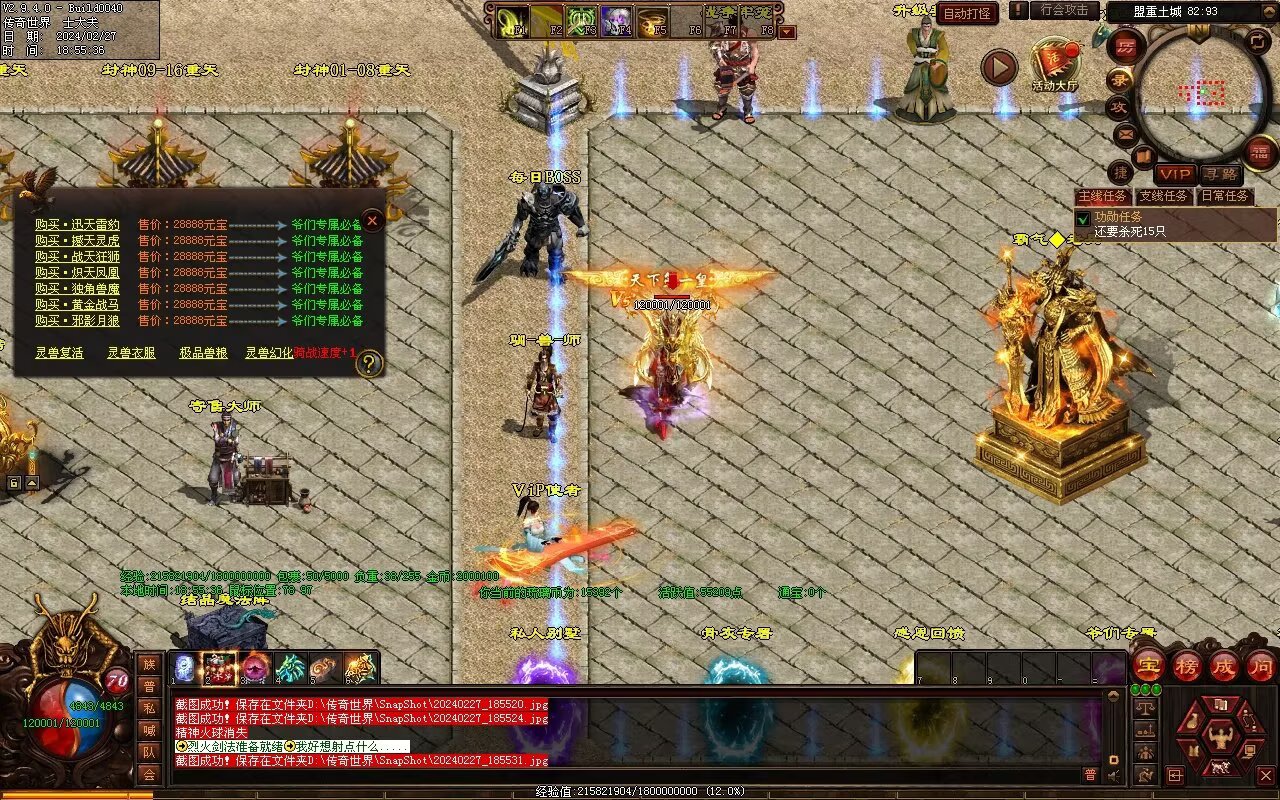This screenshot has width=1280, height=800.
Task: Purchase the 邪影月狼 mount
Action: [77, 321]
